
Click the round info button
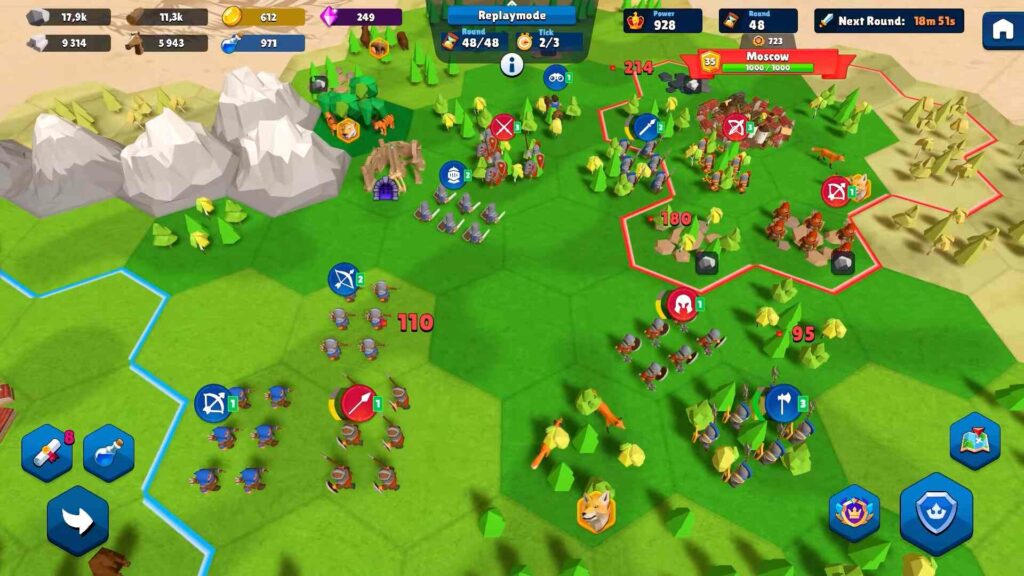(512, 66)
